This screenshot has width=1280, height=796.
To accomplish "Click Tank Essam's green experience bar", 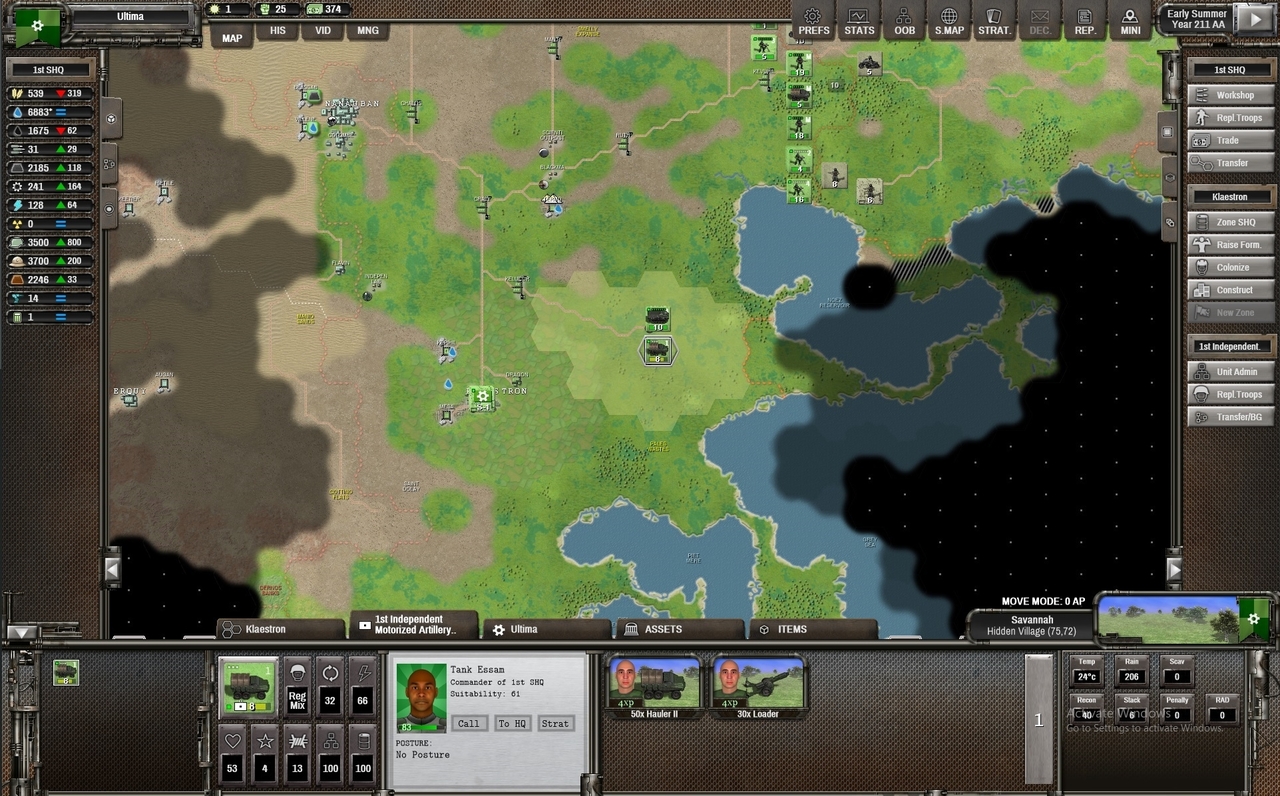I will [422, 727].
